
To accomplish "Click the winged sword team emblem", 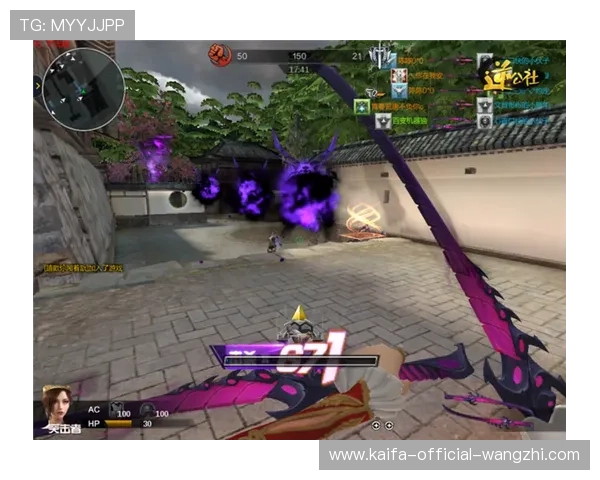I will point(381,57).
